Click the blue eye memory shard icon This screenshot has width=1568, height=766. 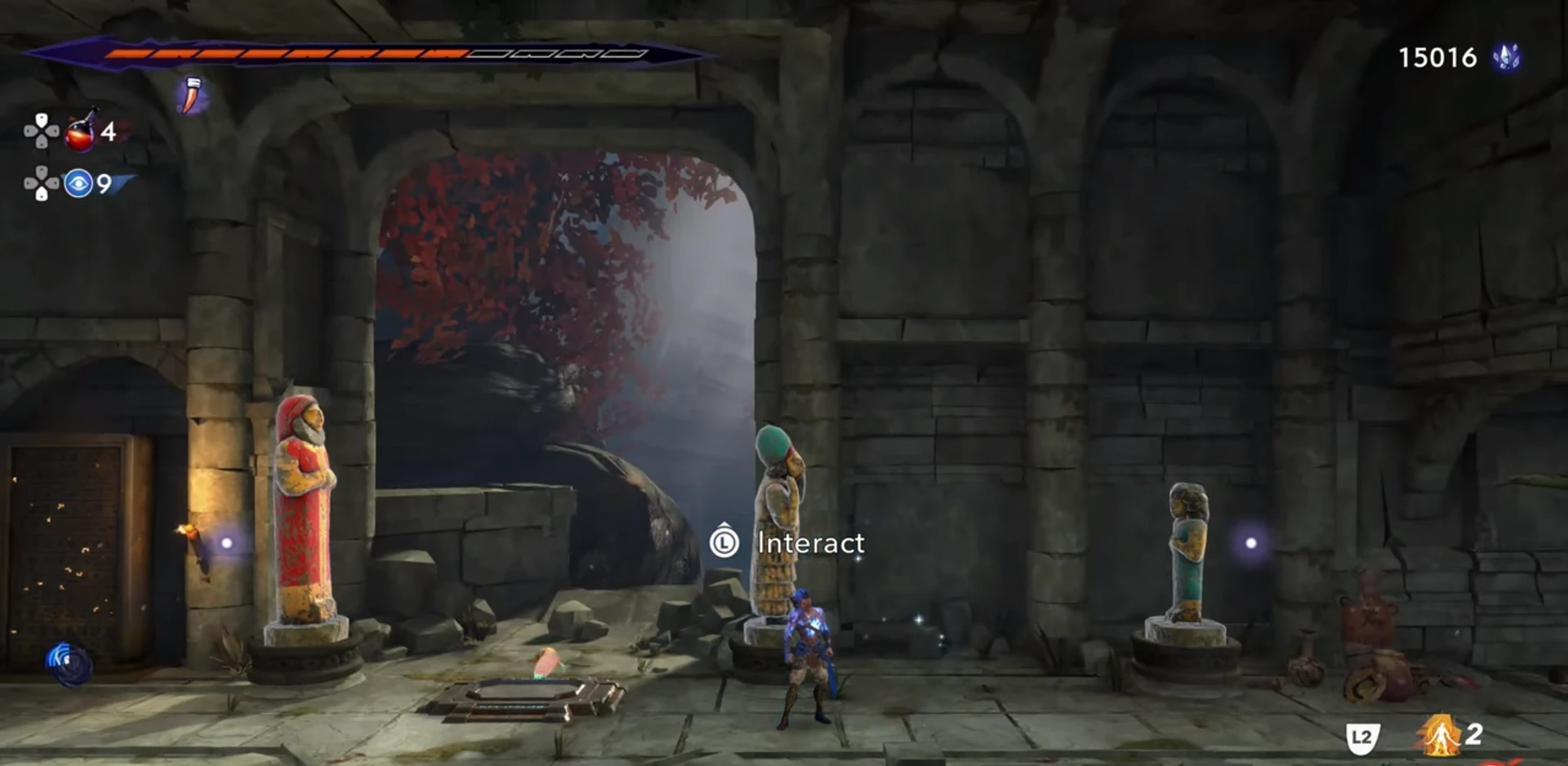pos(78,184)
